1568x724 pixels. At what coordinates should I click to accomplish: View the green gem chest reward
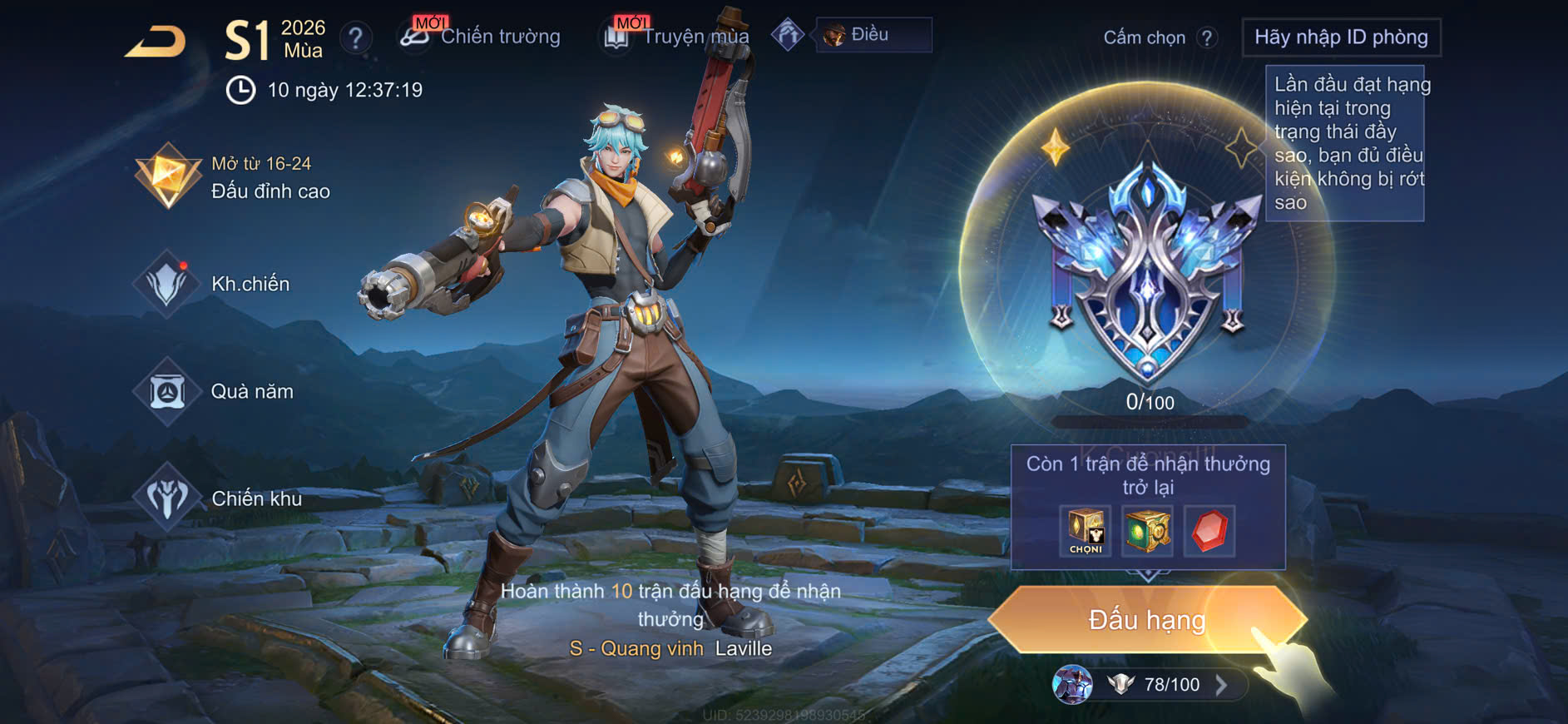tap(1147, 530)
